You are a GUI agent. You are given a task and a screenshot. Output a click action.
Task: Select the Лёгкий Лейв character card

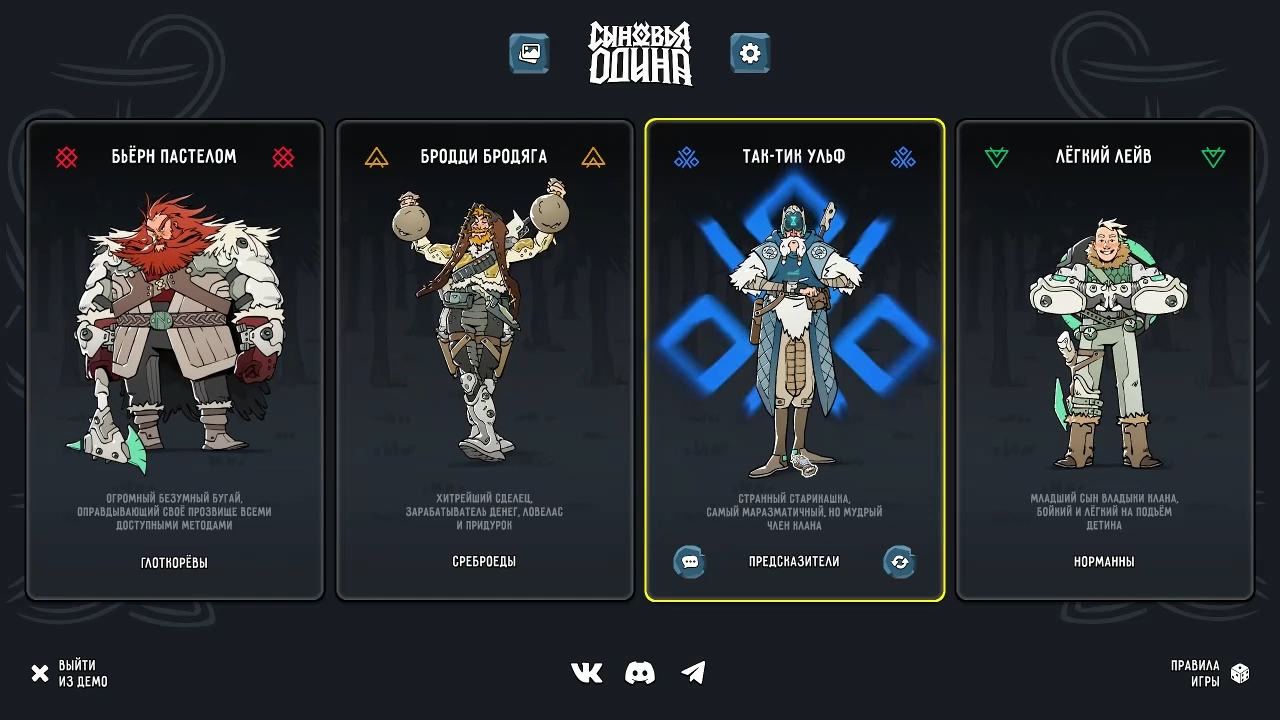[x=1105, y=360]
